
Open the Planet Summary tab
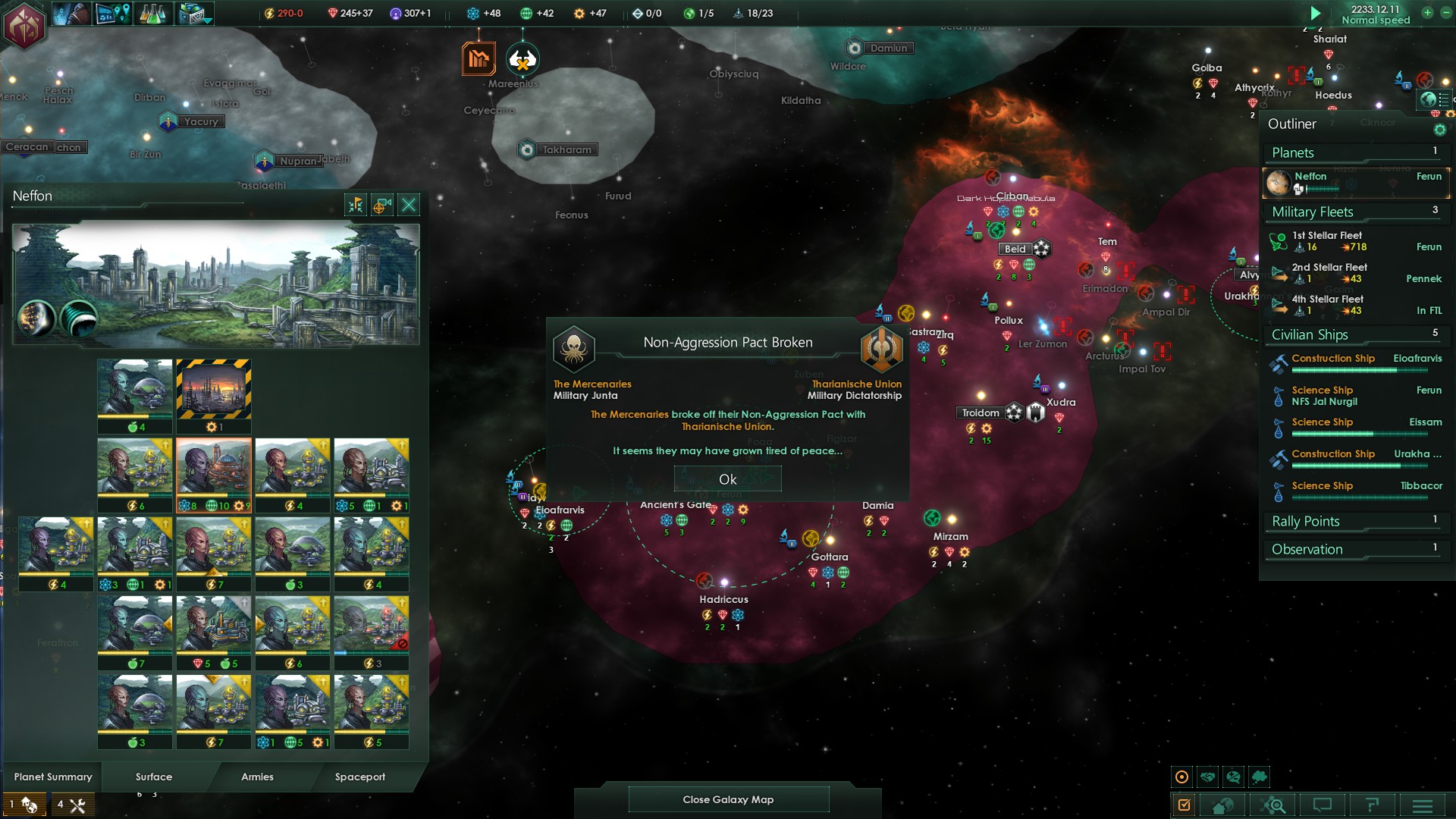(x=53, y=777)
